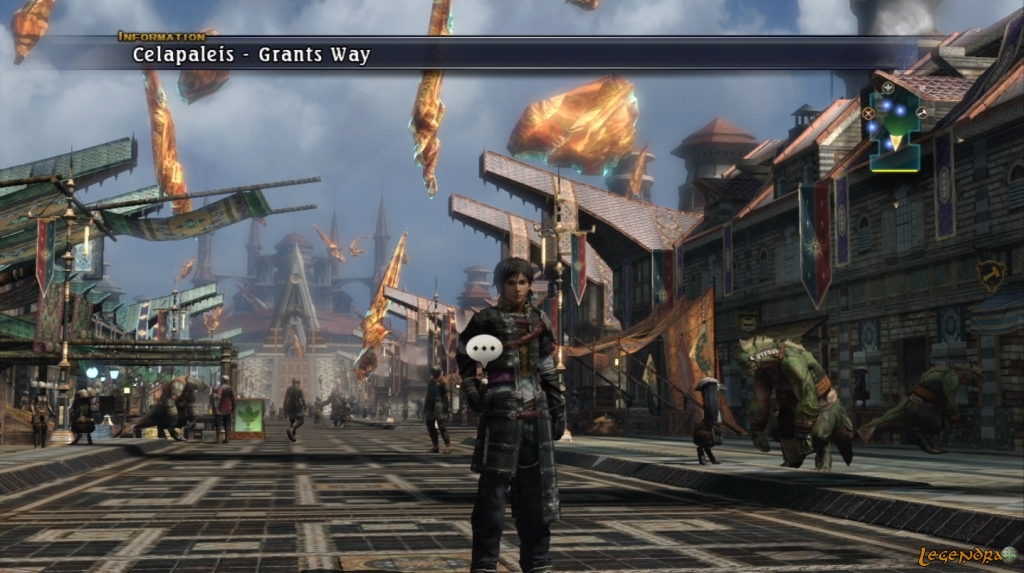Click the Legendra watermark logo
1024x573 pixels.
[967, 555]
